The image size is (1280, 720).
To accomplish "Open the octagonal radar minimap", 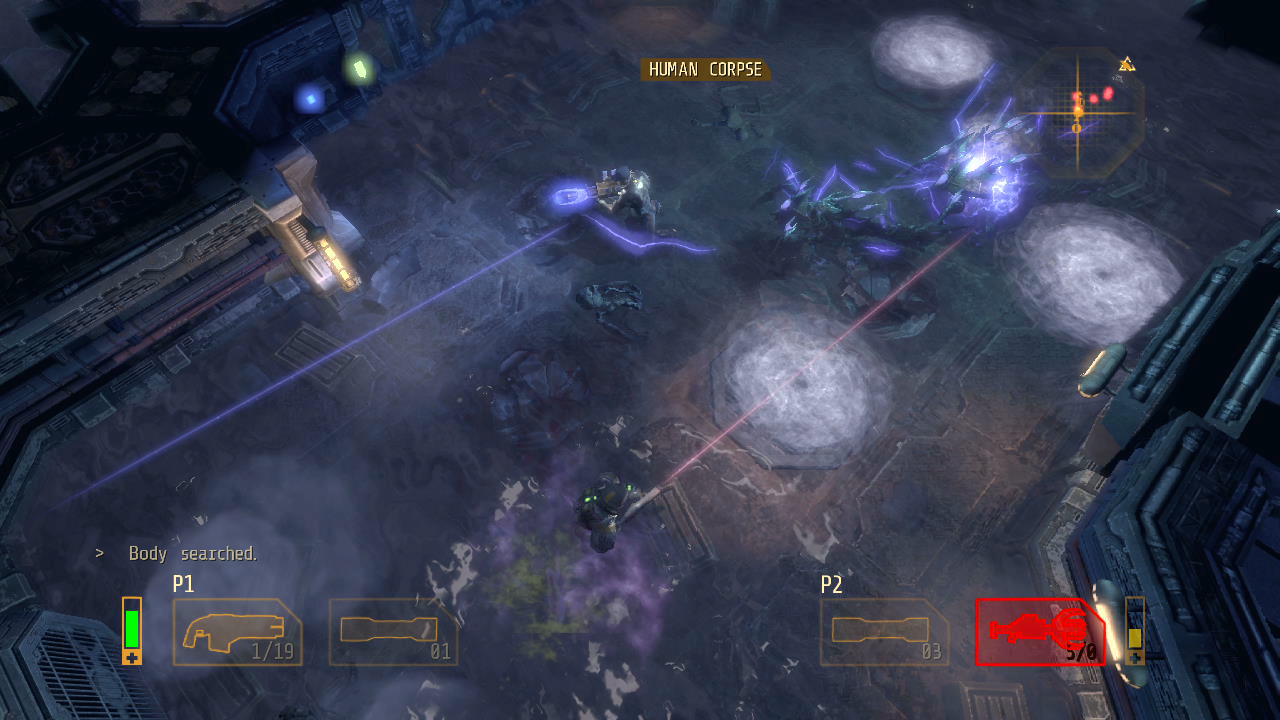I will [1079, 112].
